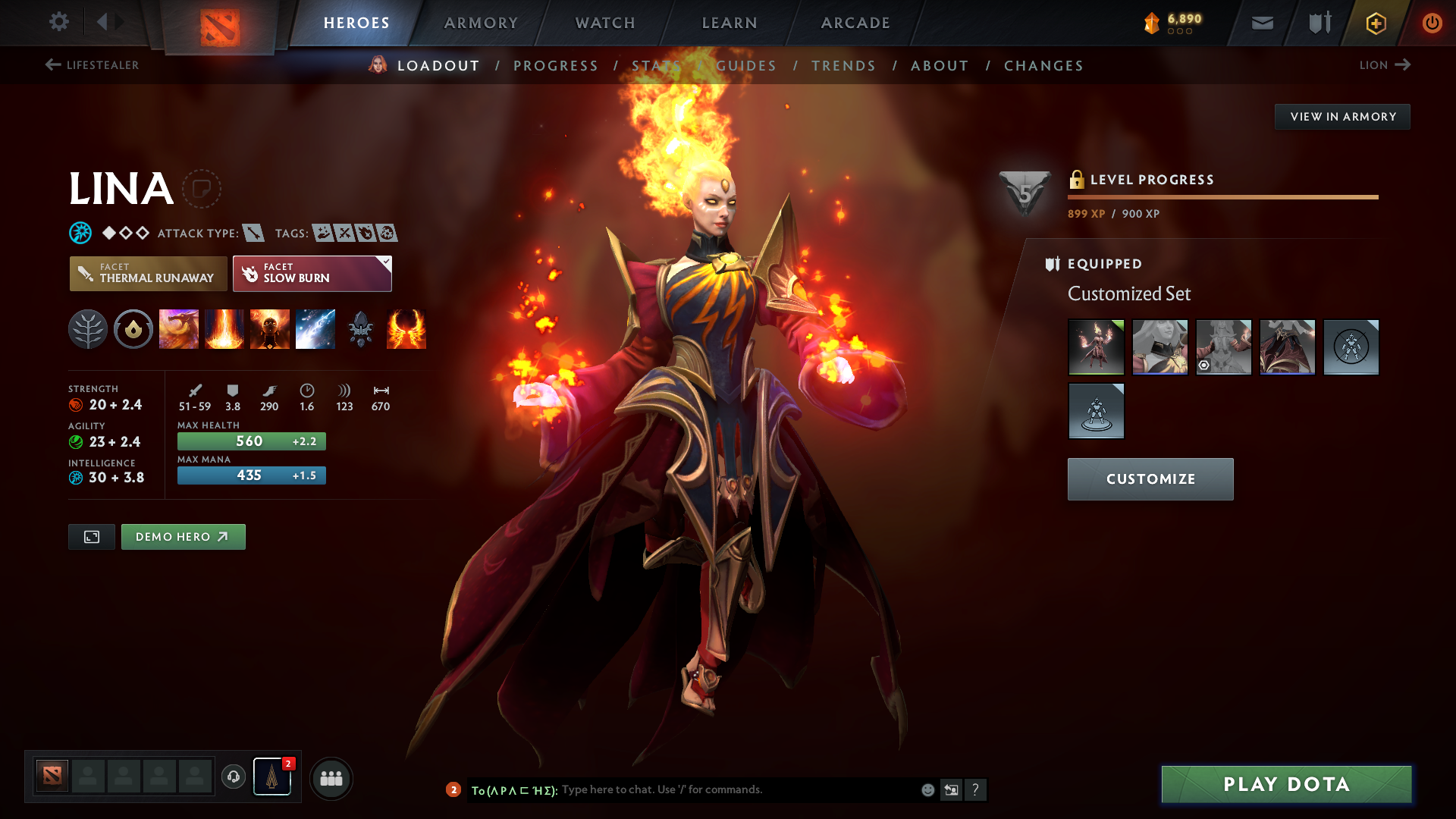Select the Dragon Slave ability icon
Image resolution: width=1456 pixels, height=819 pixels.
click(x=179, y=329)
